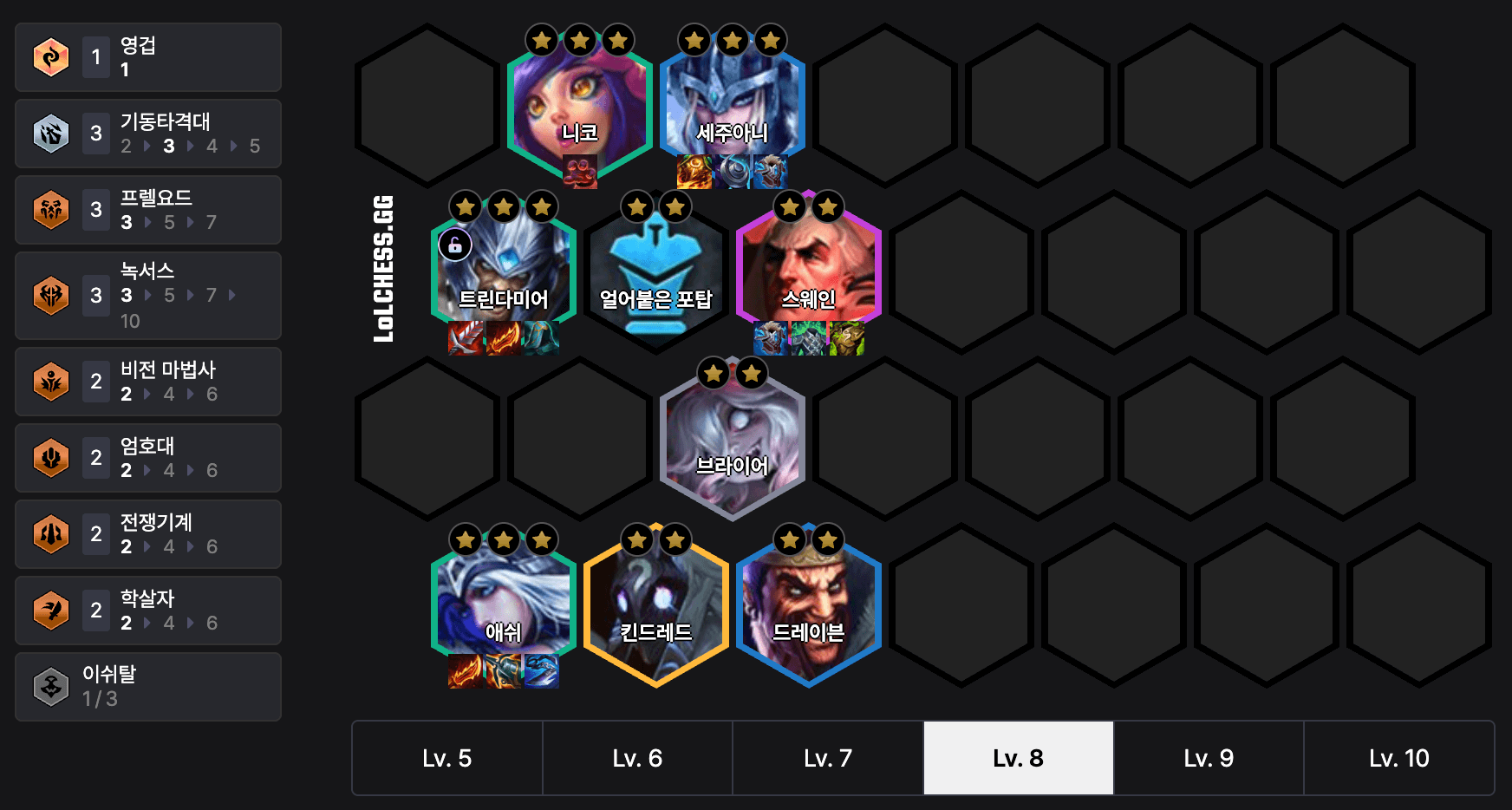Select the 영겁 trait icon
This screenshot has width=1512, height=810.
tap(50, 56)
